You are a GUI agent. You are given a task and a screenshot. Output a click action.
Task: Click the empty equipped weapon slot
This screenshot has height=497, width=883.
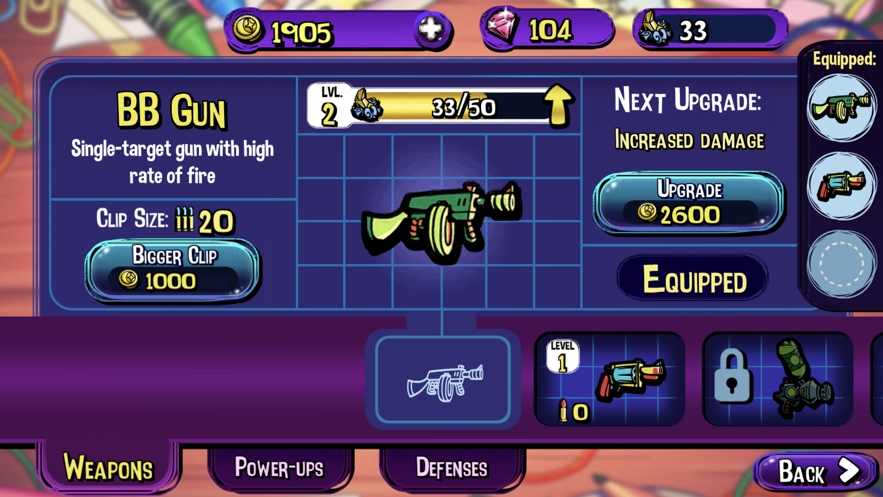841,263
